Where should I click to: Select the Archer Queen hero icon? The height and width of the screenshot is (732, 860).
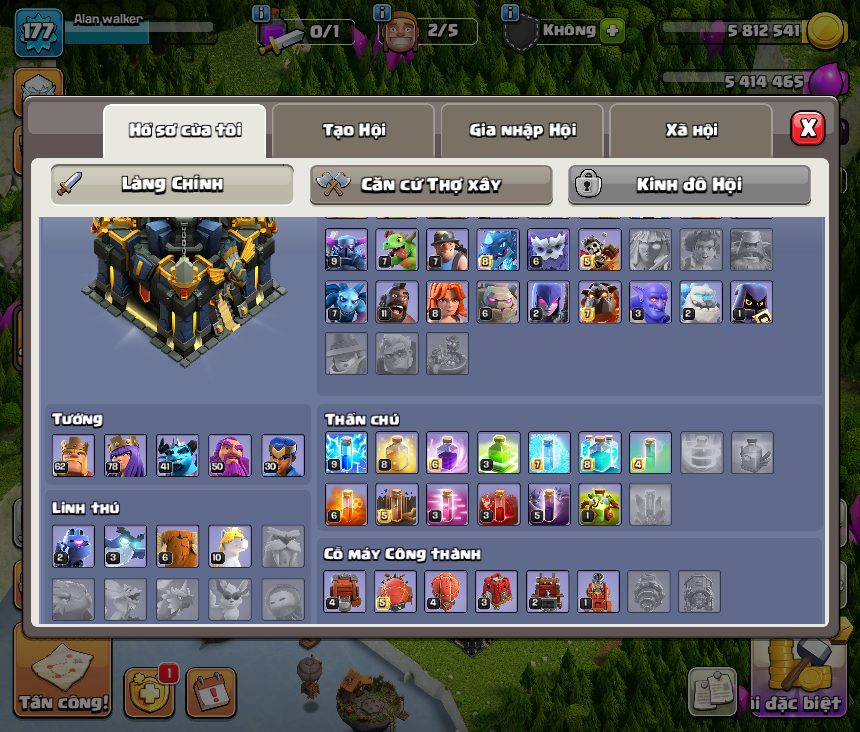click(x=126, y=455)
